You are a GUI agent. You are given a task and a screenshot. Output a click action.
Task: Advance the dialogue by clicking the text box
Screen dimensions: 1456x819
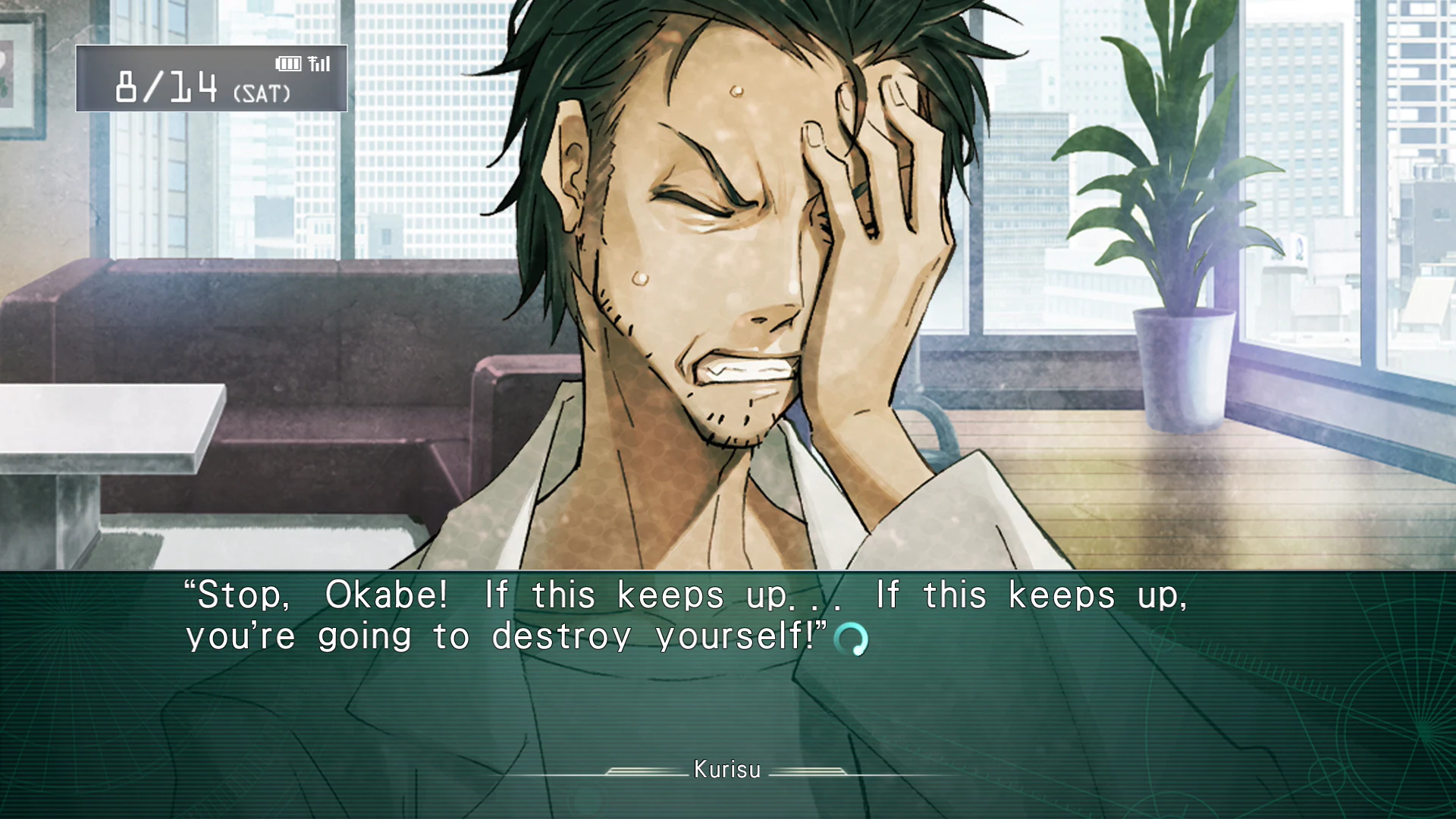(728, 682)
